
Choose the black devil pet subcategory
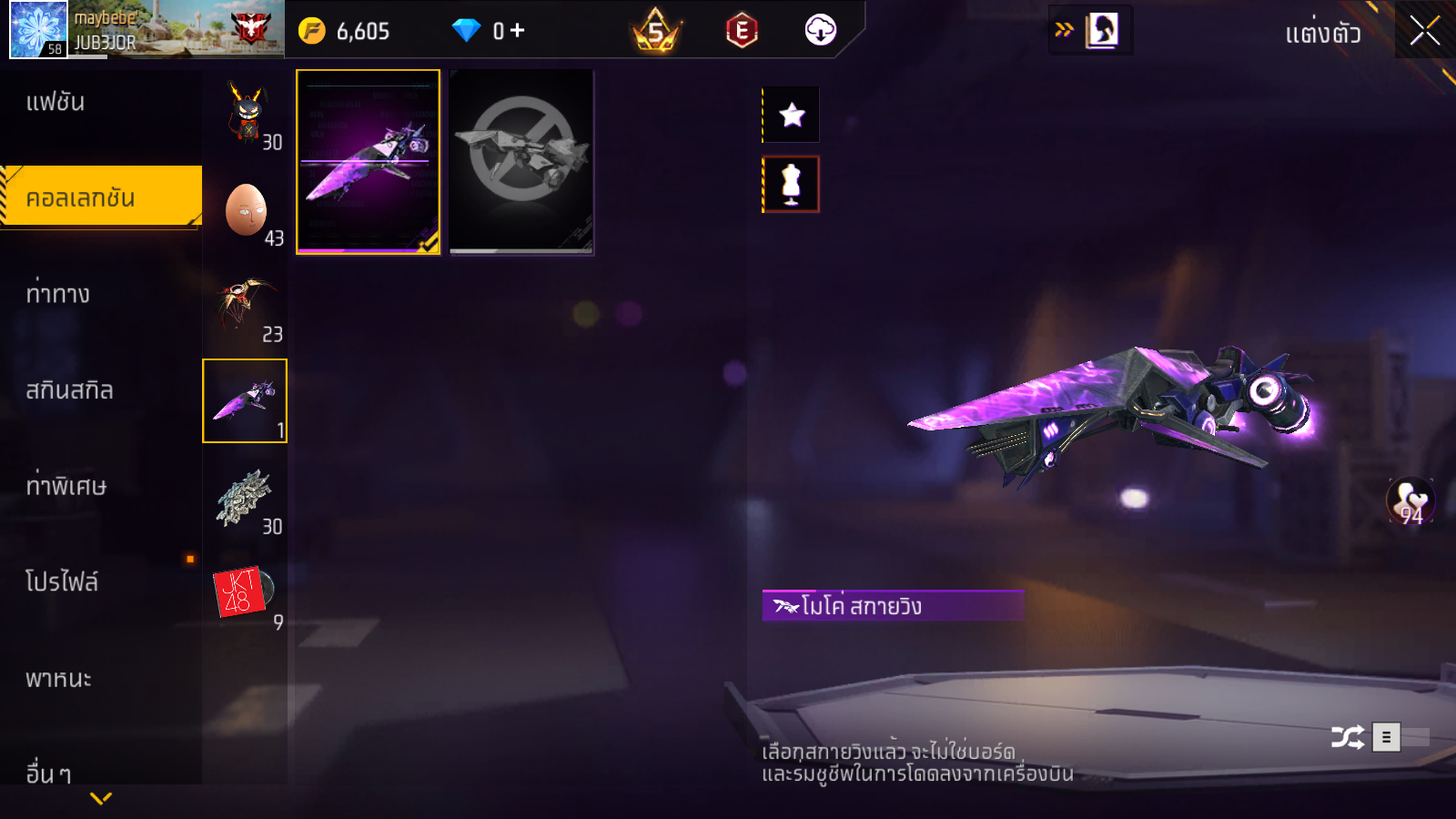(246, 114)
